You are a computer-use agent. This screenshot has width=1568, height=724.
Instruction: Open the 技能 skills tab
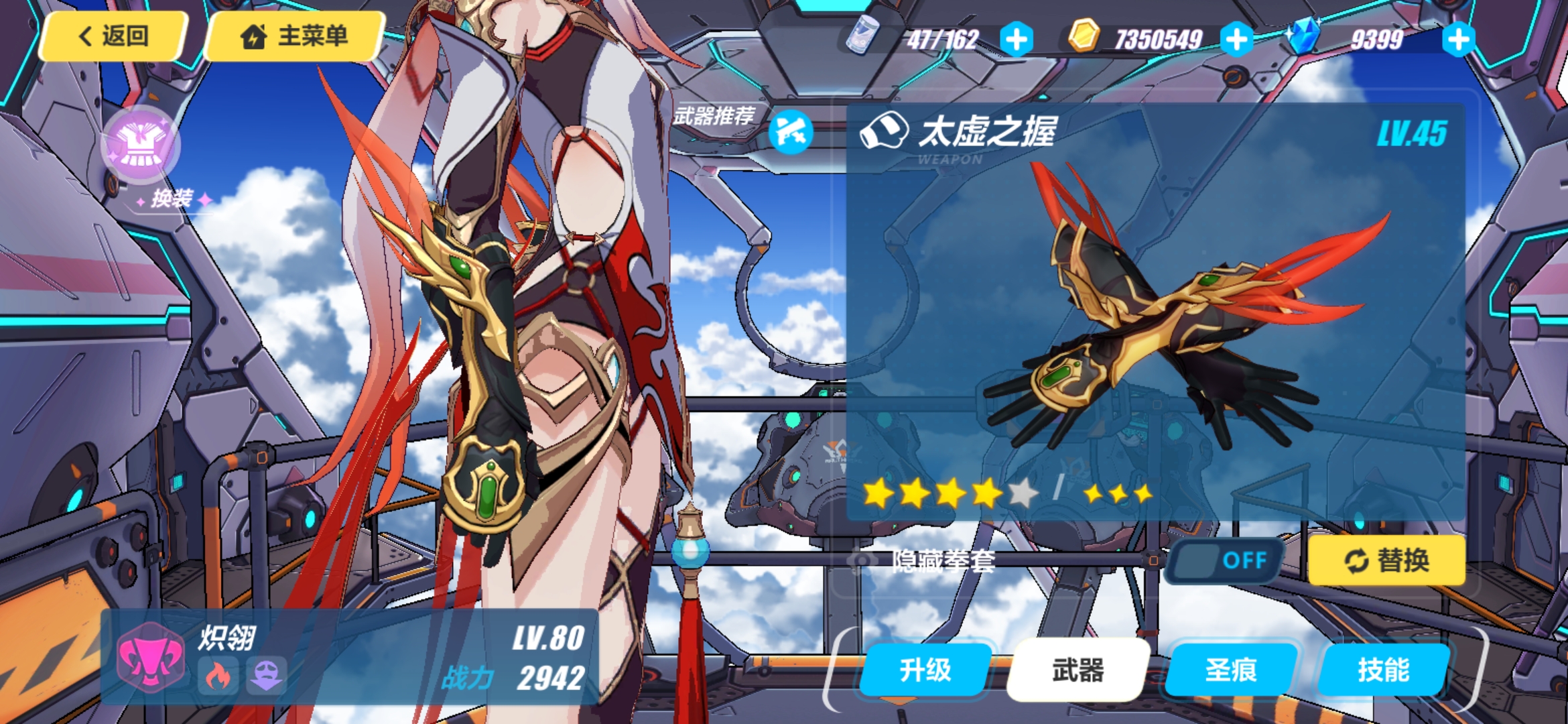(x=1384, y=670)
